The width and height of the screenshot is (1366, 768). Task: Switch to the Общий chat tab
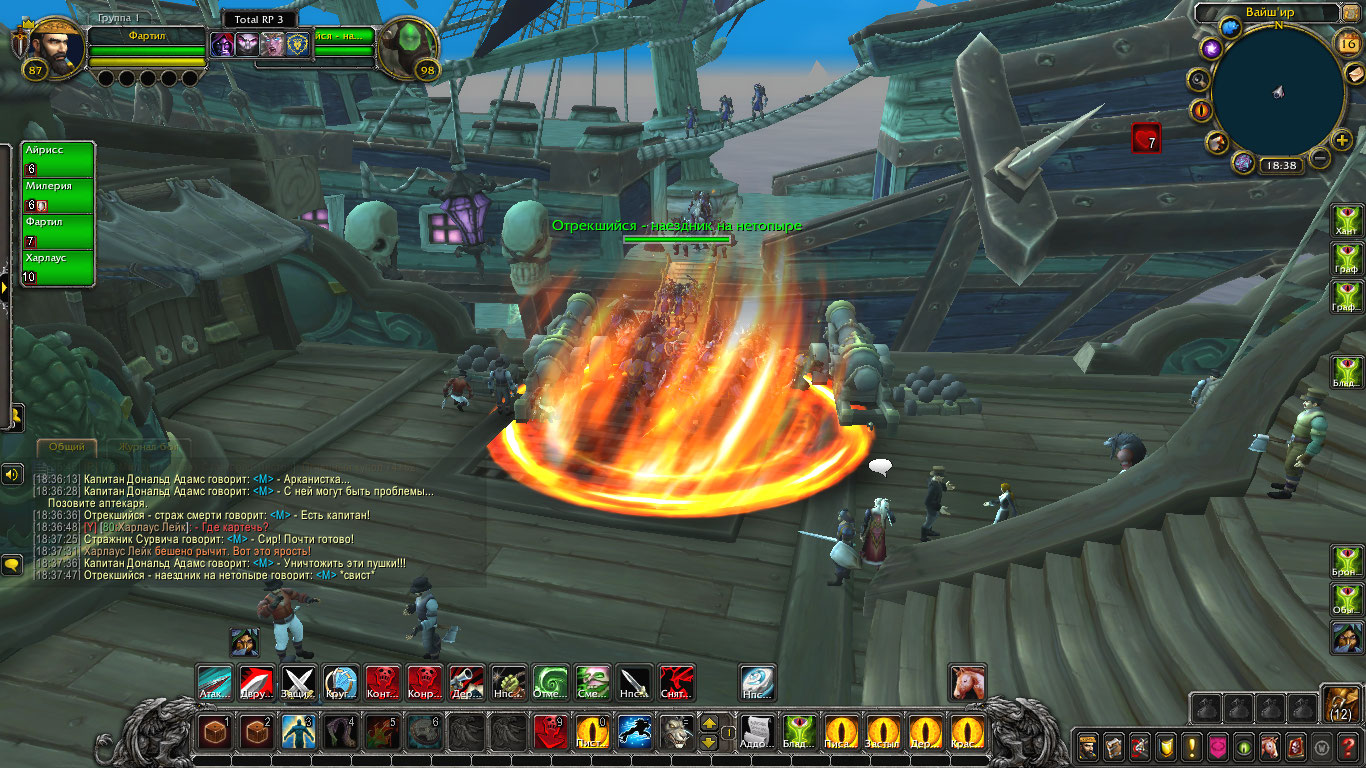pos(67,447)
